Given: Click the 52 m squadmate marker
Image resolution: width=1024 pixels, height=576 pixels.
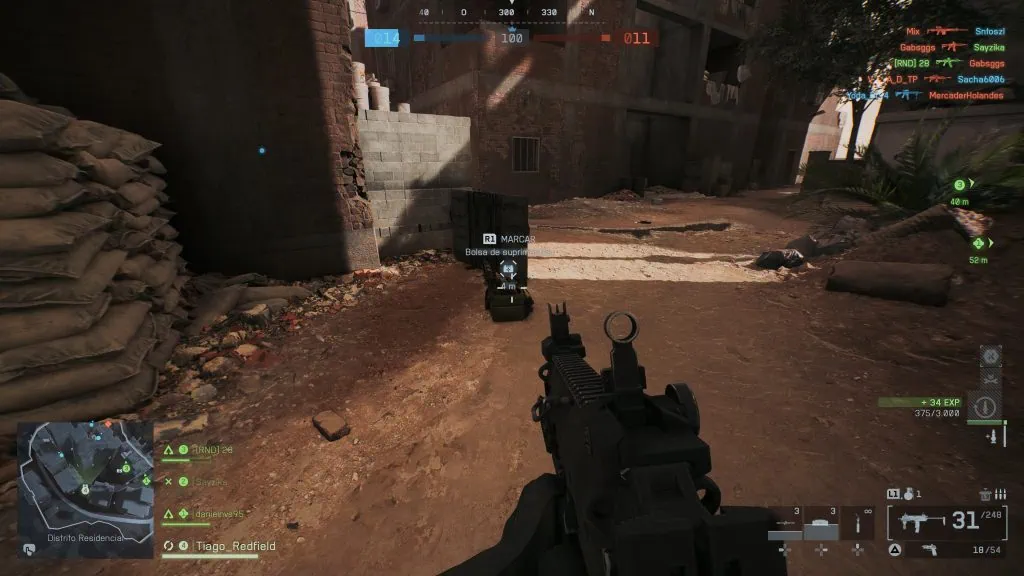Looking at the screenshot, I should tap(977, 243).
